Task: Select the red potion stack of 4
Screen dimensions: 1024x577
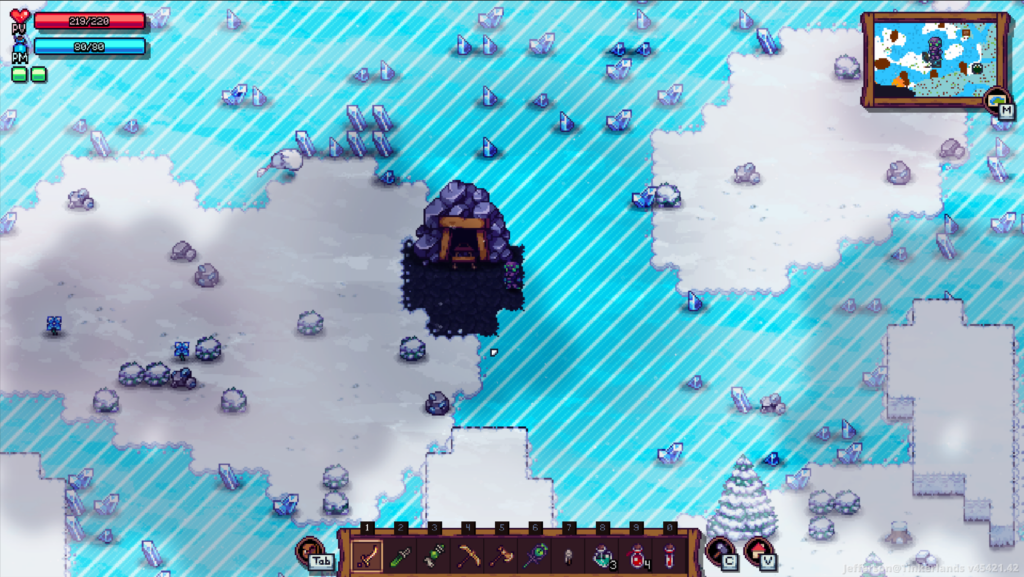Action: click(637, 554)
